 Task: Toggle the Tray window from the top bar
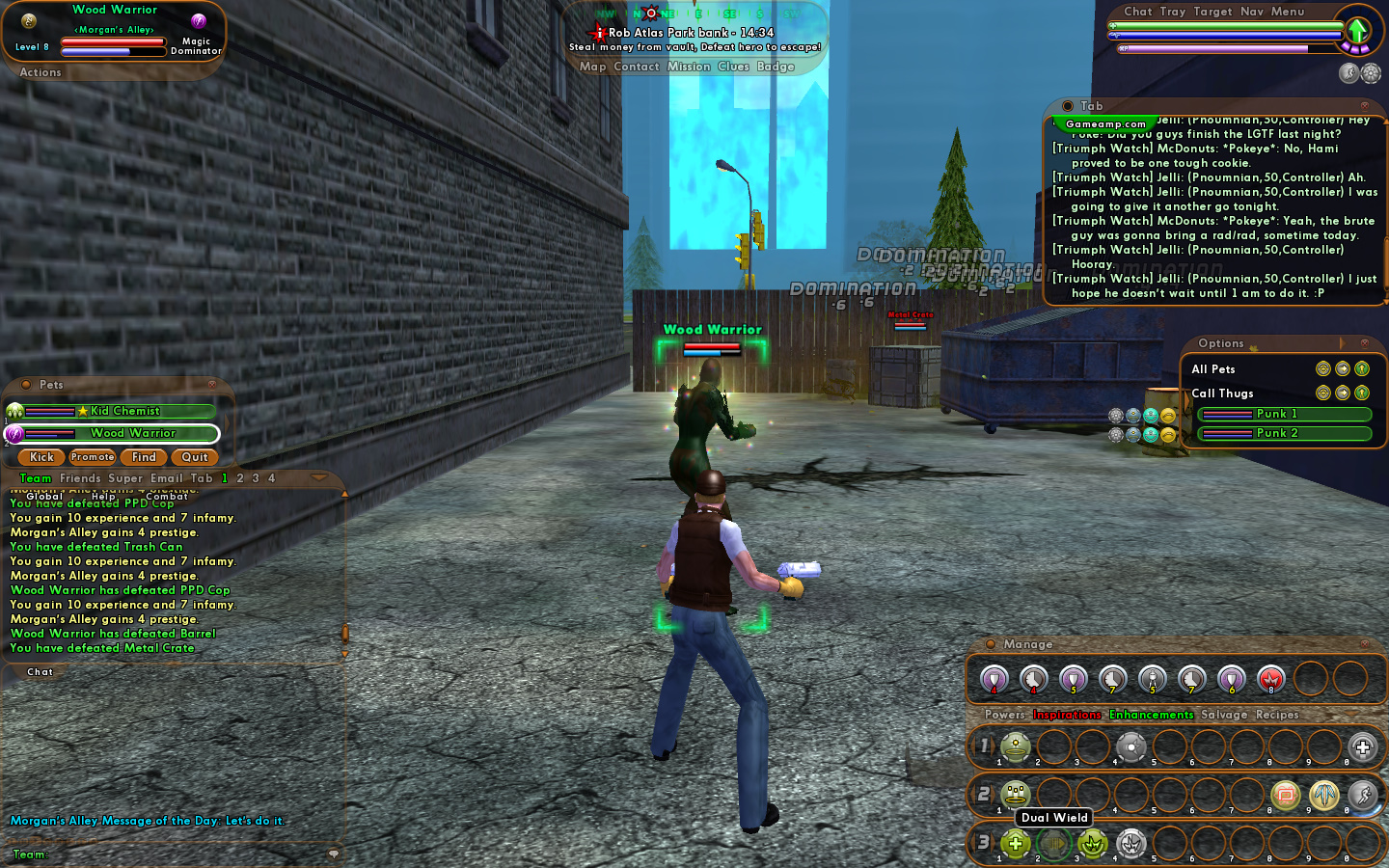(x=1172, y=12)
